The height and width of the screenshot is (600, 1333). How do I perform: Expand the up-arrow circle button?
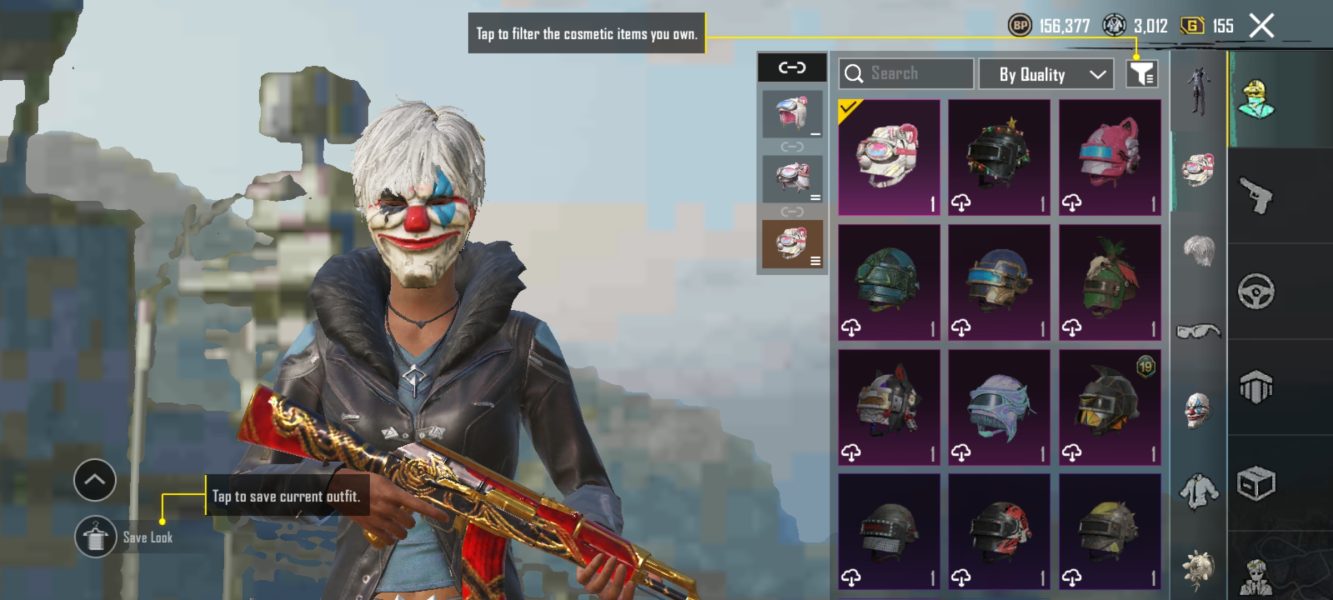[x=95, y=481]
